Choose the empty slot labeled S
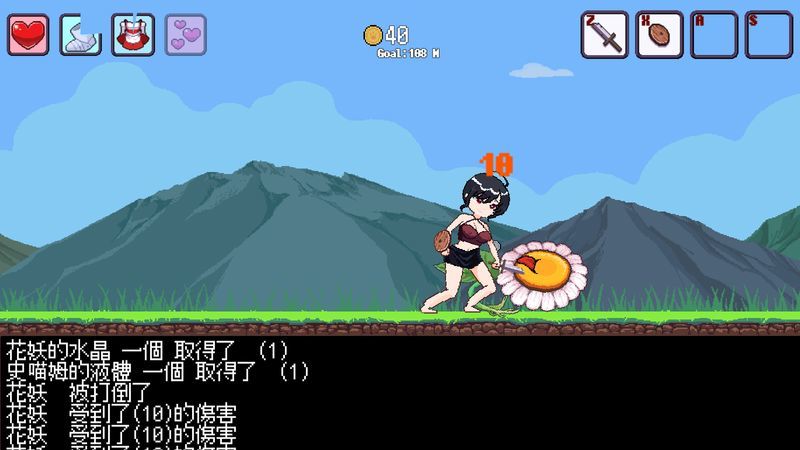The image size is (800, 450). 768,35
